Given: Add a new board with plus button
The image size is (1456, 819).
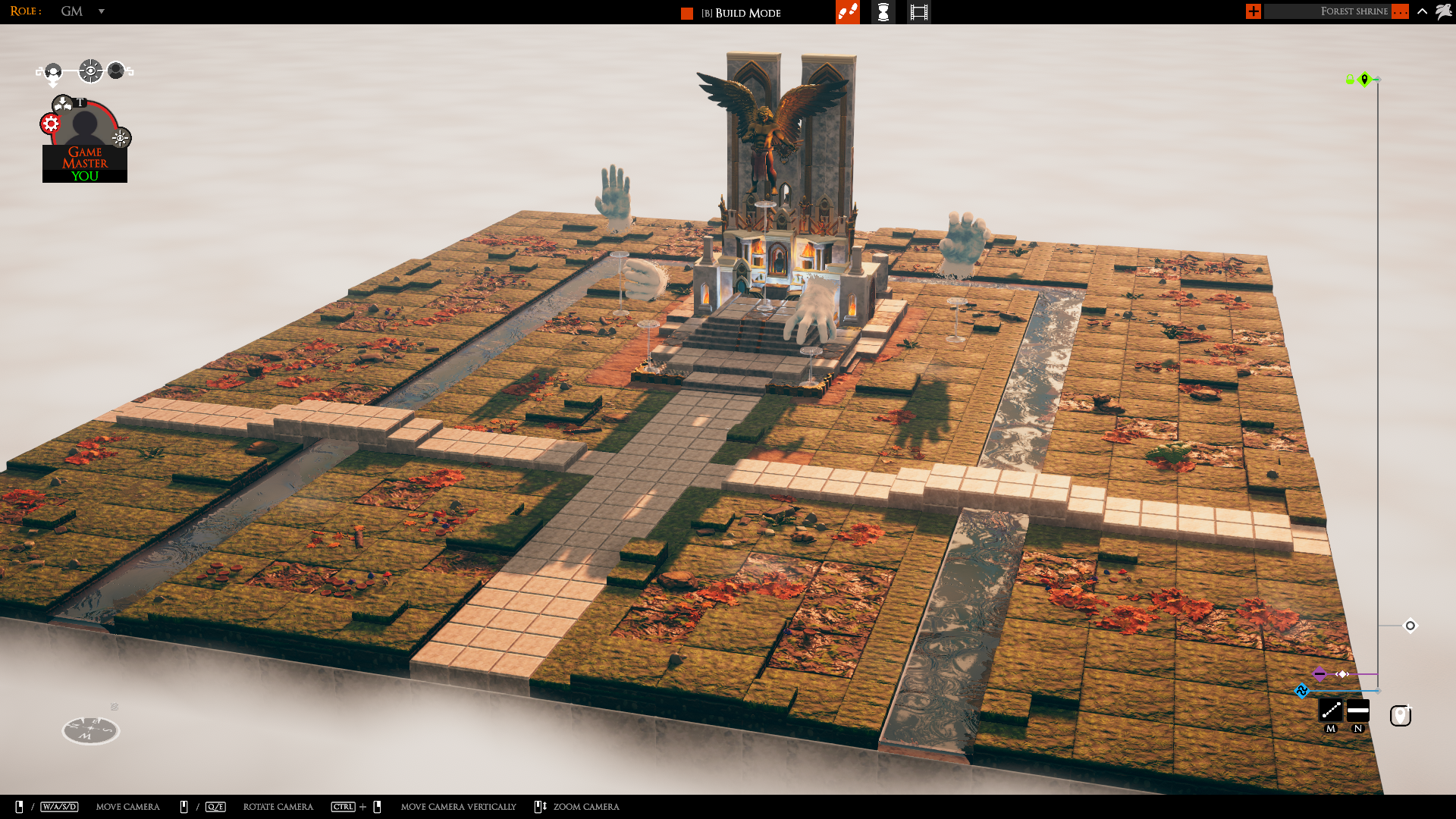Looking at the screenshot, I should 1253,11.
